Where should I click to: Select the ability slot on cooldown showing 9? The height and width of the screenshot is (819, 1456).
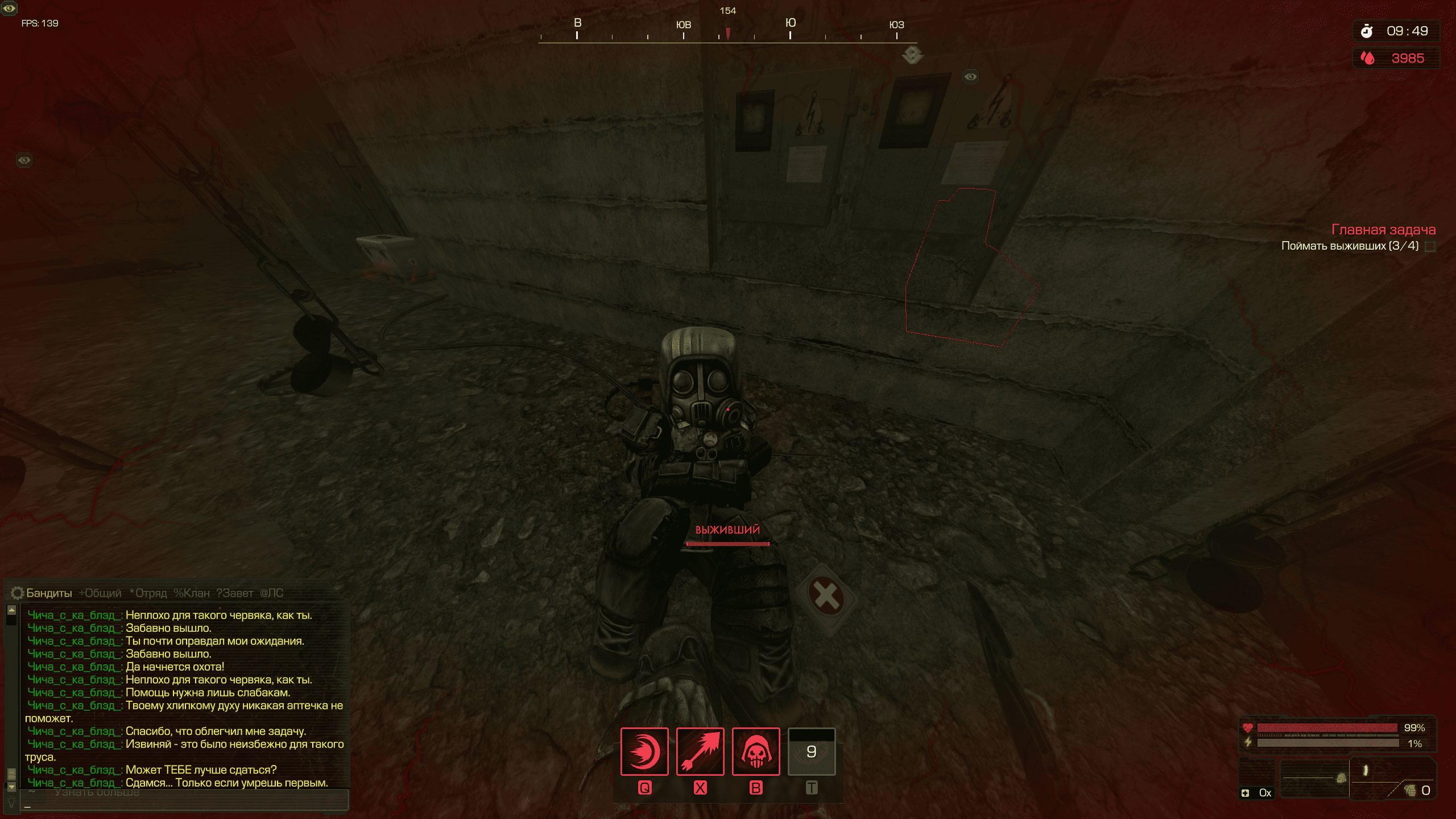(x=812, y=751)
